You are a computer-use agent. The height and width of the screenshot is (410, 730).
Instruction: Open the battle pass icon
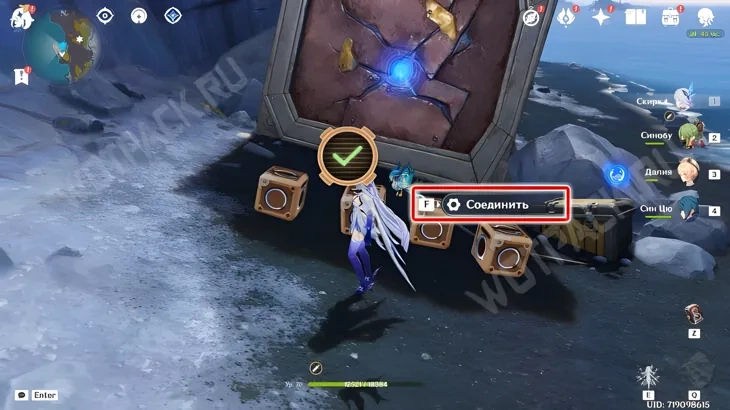[x=567, y=17]
